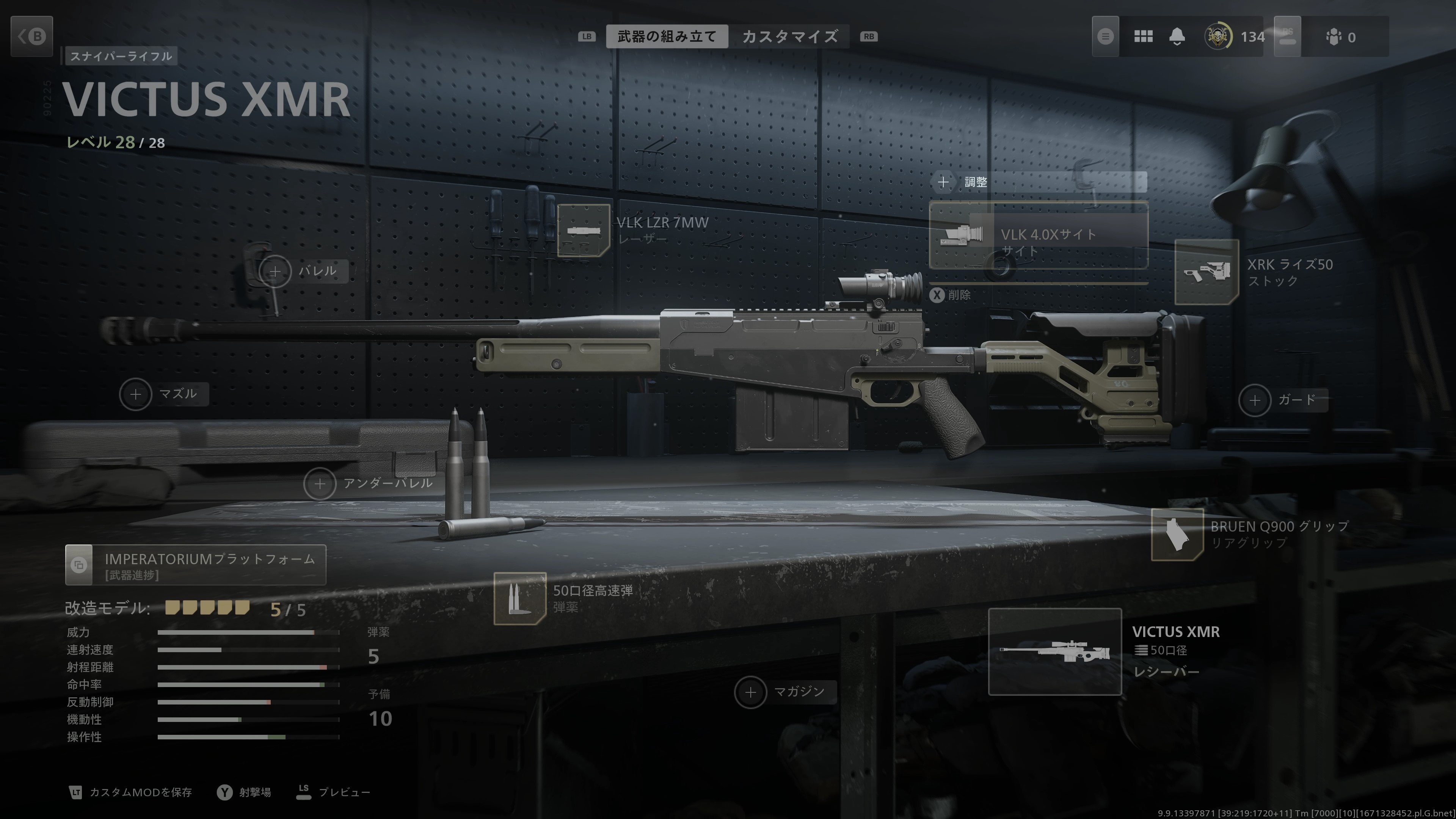1456x819 pixels.
Task: Open the VLK LZR 7MW laser slot
Action: 583,231
